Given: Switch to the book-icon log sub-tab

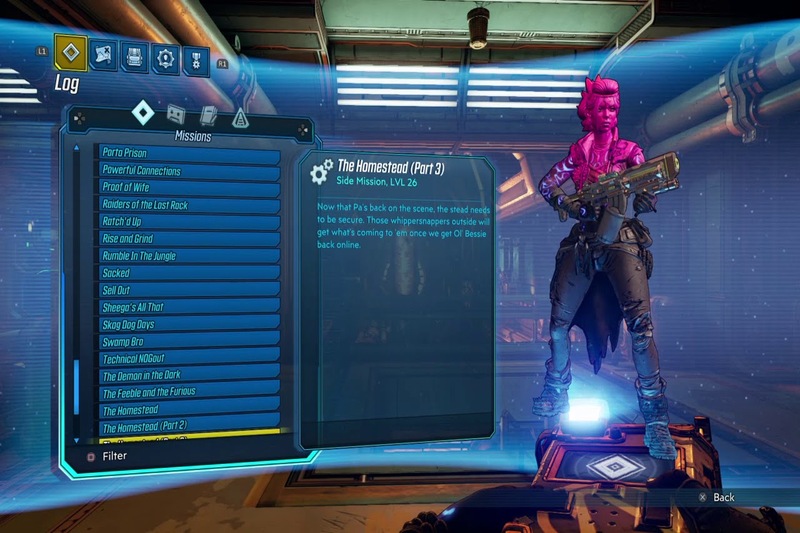Looking at the screenshot, I should tap(208, 116).
